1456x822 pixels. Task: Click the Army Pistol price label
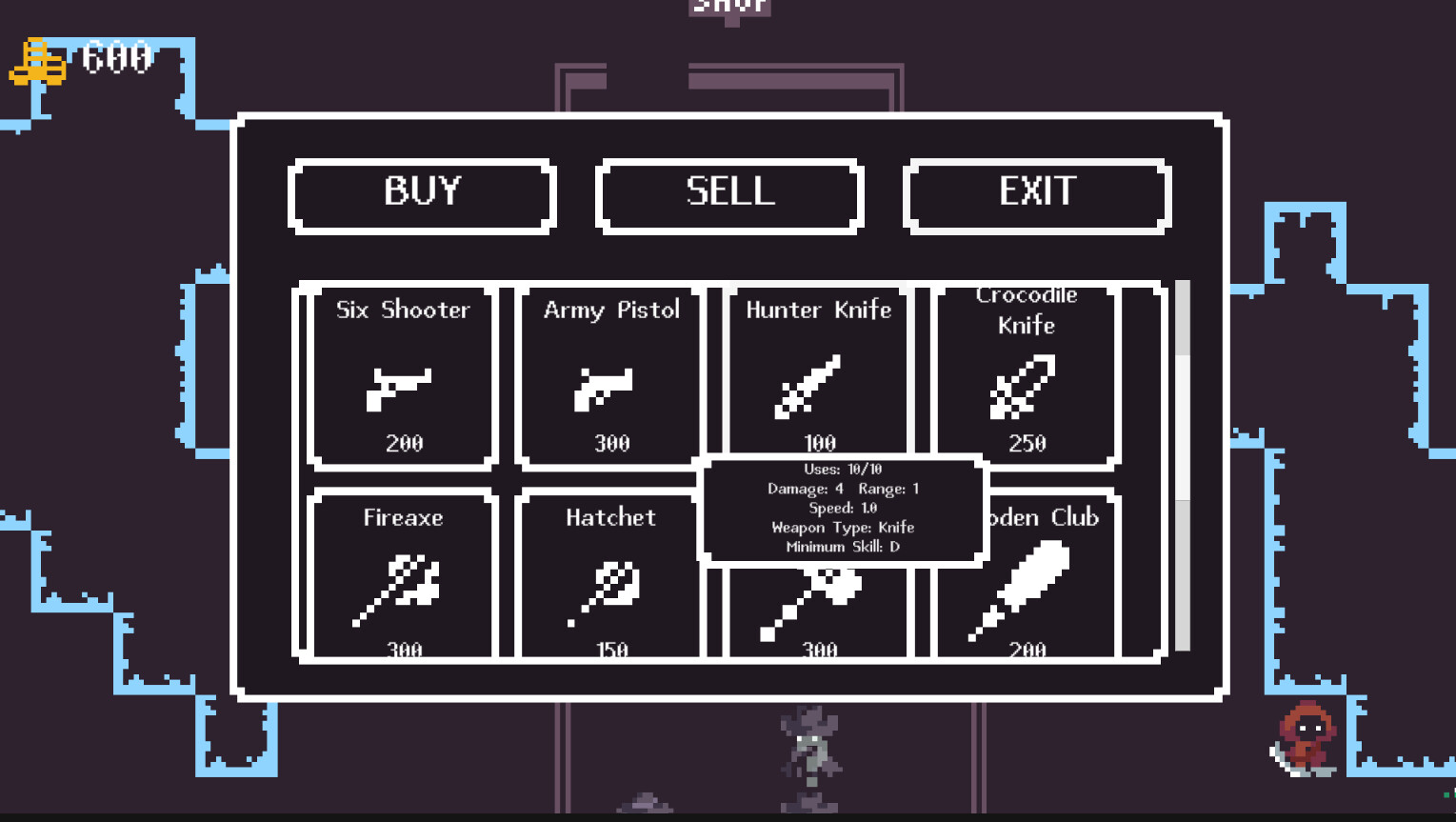[610, 443]
